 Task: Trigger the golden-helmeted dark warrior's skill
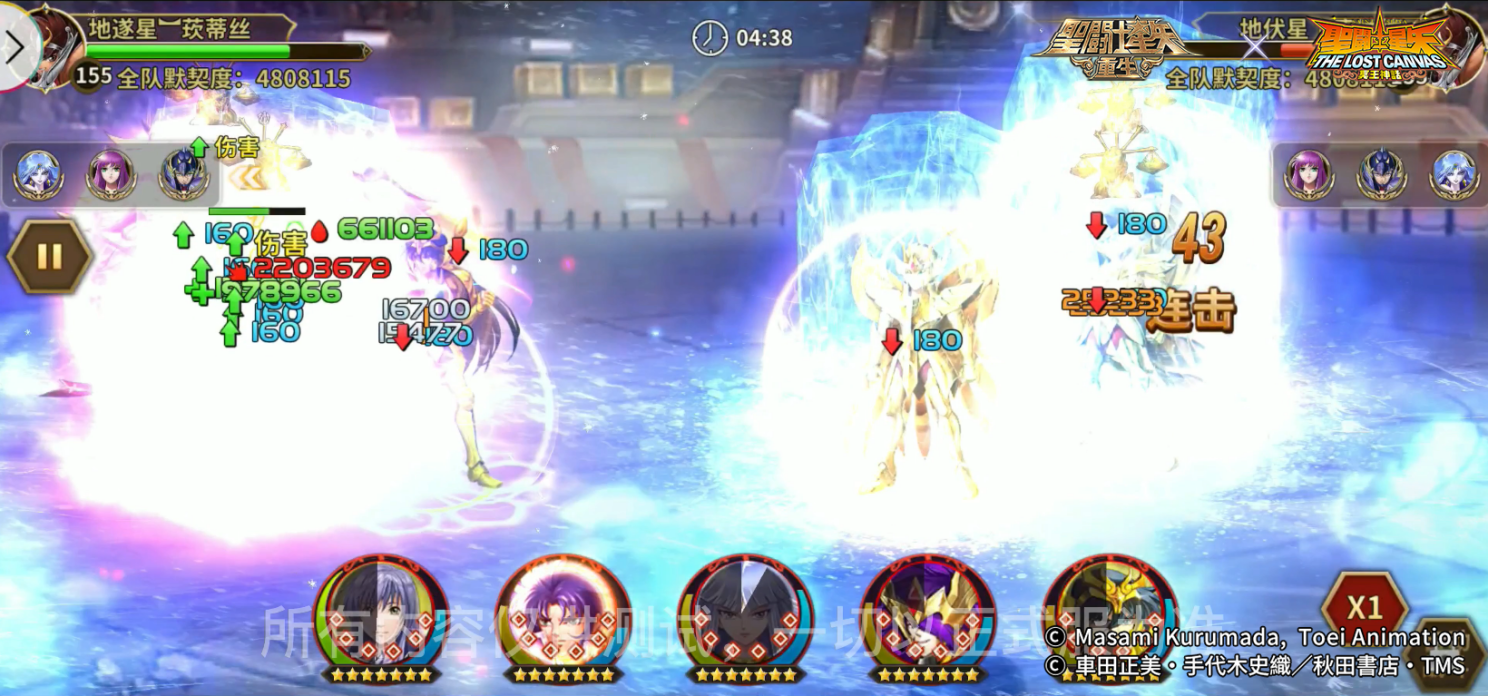coord(1109,612)
